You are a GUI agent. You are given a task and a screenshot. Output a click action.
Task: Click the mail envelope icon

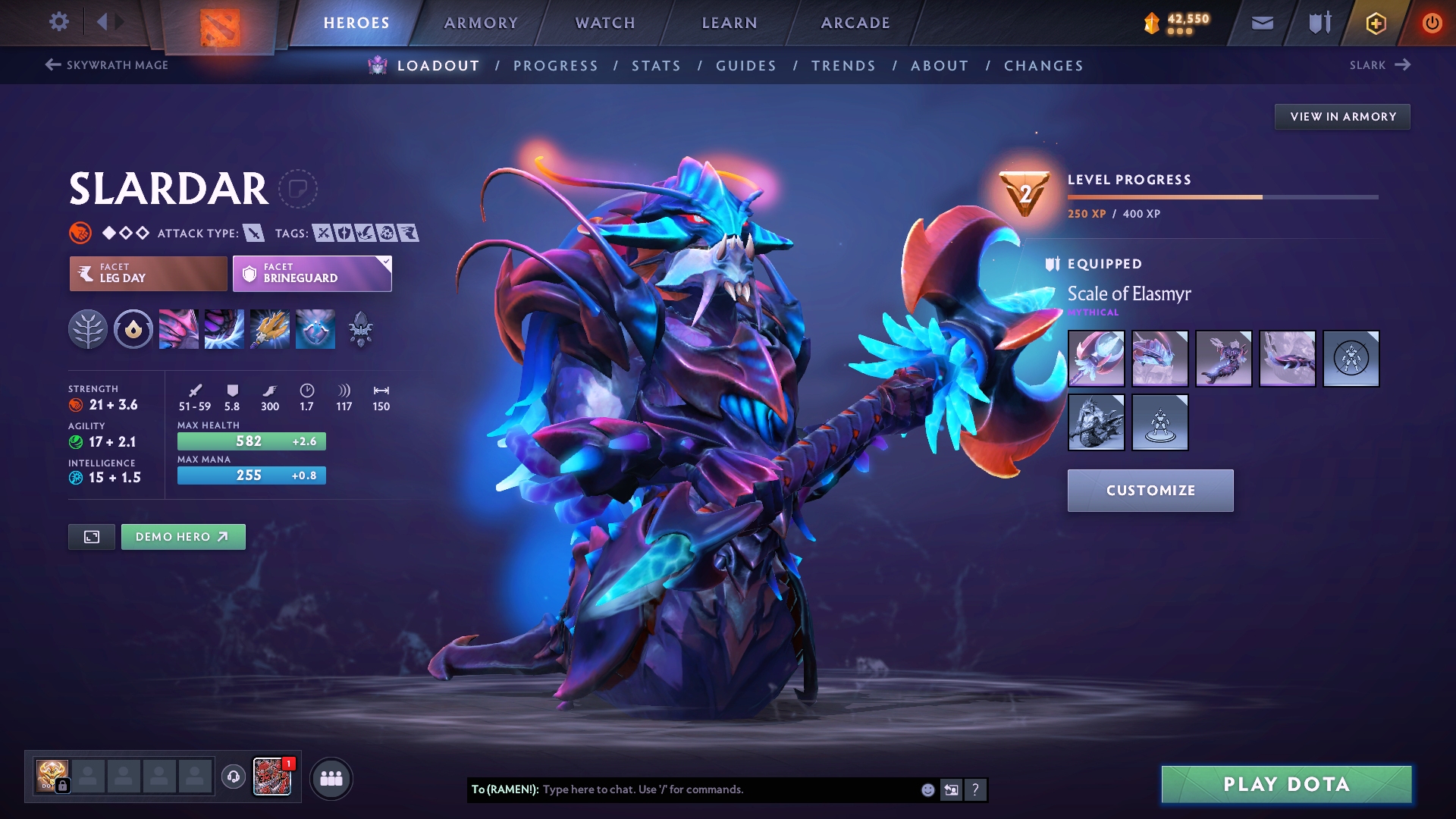pyautogui.click(x=1261, y=23)
